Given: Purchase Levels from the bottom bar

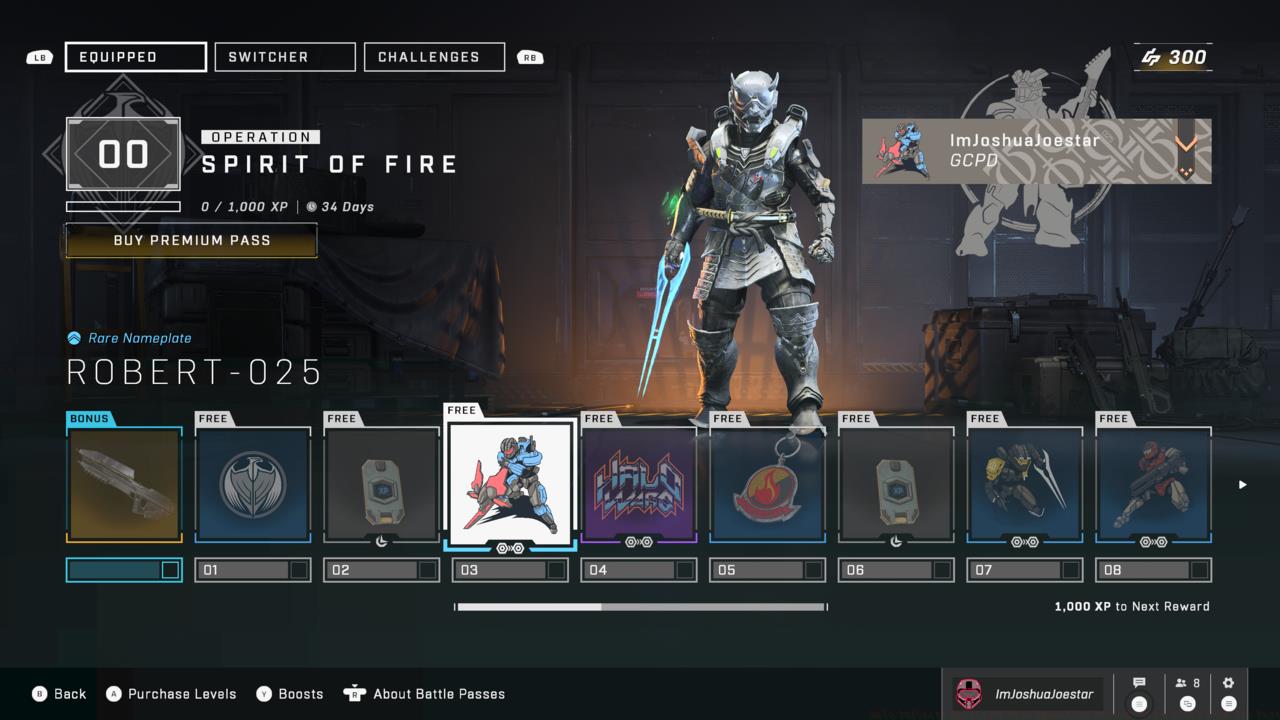Looking at the screenshot, I should click(171, 694).
